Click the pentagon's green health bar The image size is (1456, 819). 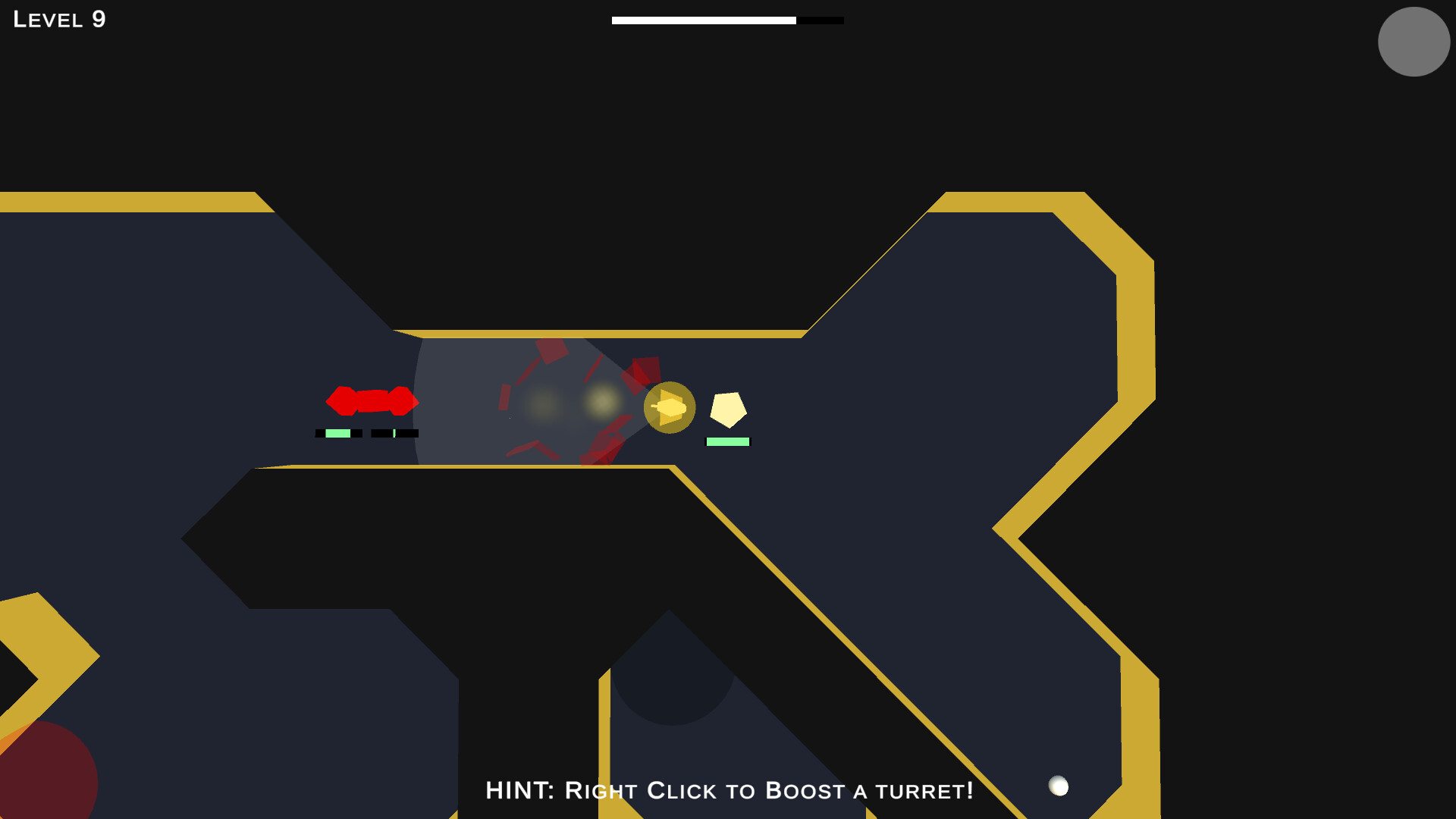[x=727, y=440]
